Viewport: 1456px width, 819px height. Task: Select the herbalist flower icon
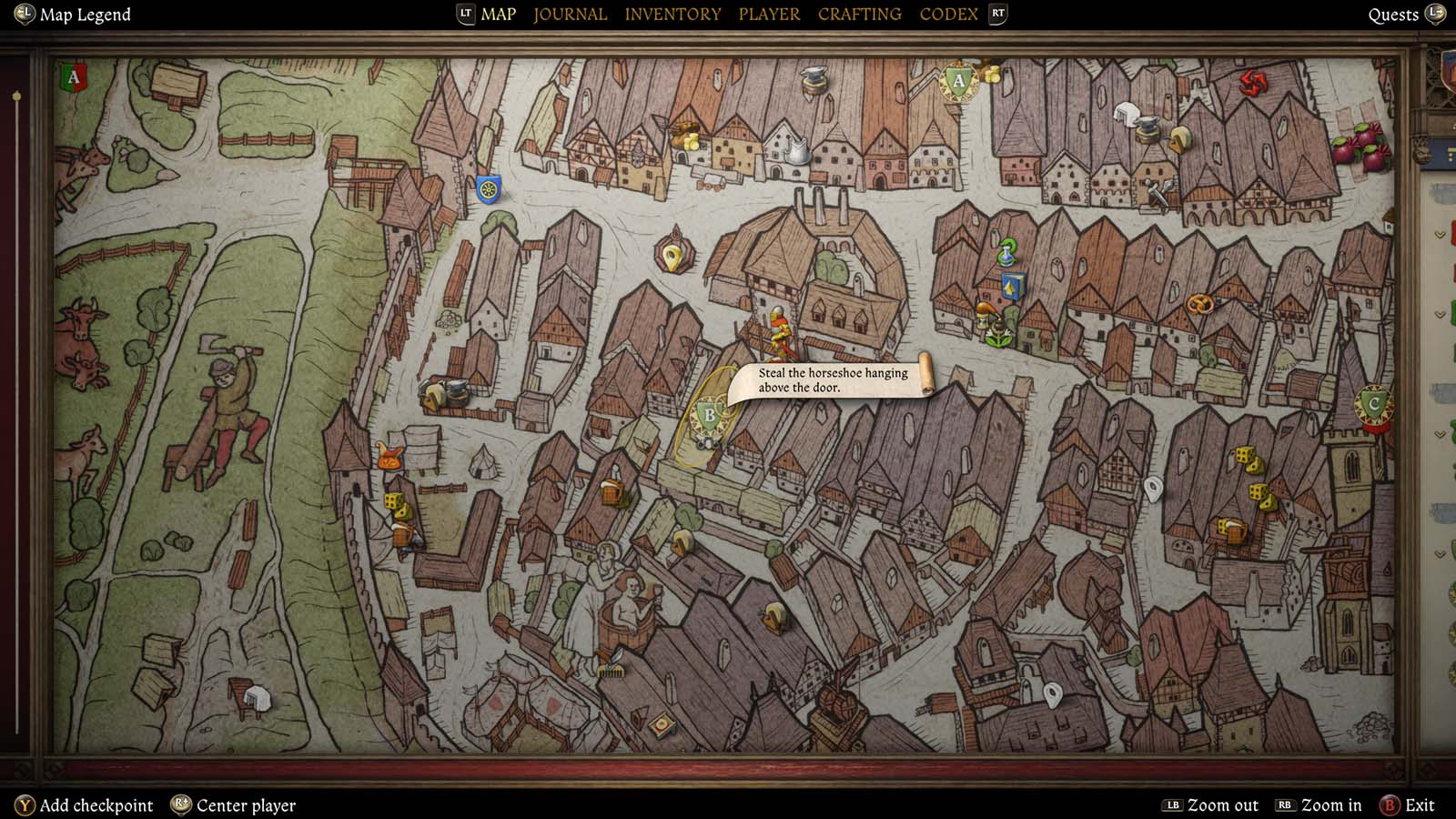996,335
